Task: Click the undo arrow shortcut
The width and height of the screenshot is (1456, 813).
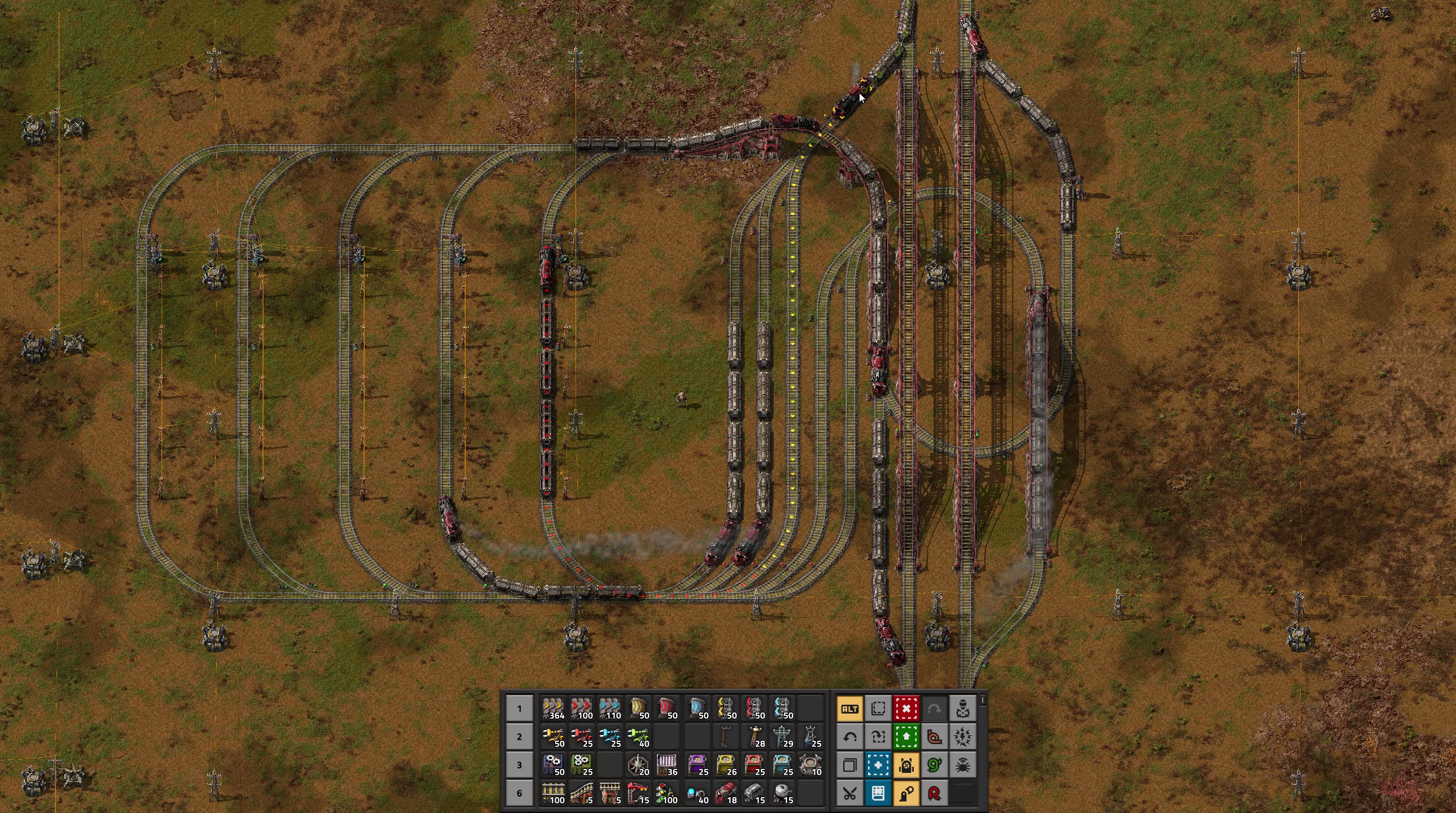Action: tap(849, 737)
